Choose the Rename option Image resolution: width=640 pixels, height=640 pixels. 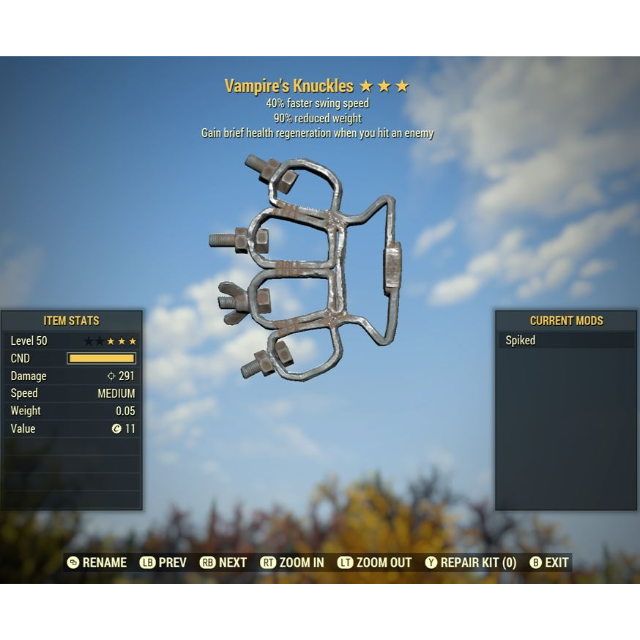click(97, 563)
